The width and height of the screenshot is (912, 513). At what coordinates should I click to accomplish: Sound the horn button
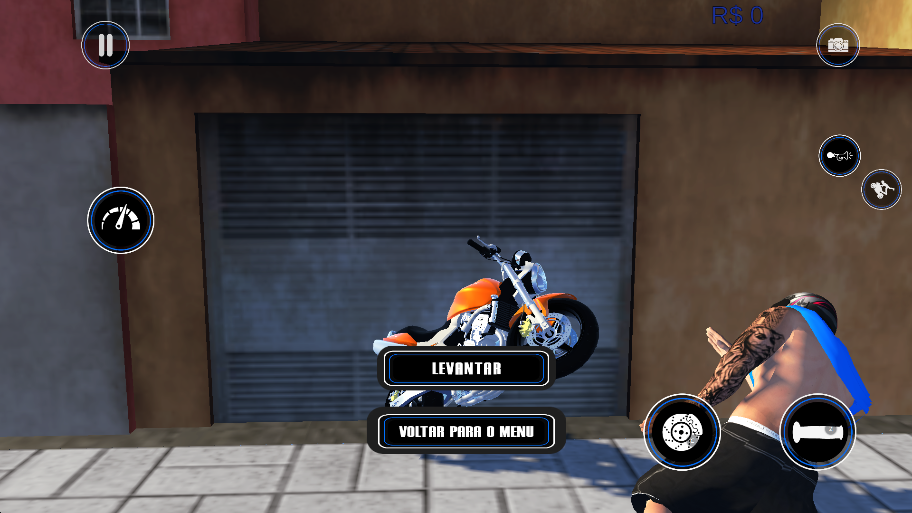pos(839,156)
